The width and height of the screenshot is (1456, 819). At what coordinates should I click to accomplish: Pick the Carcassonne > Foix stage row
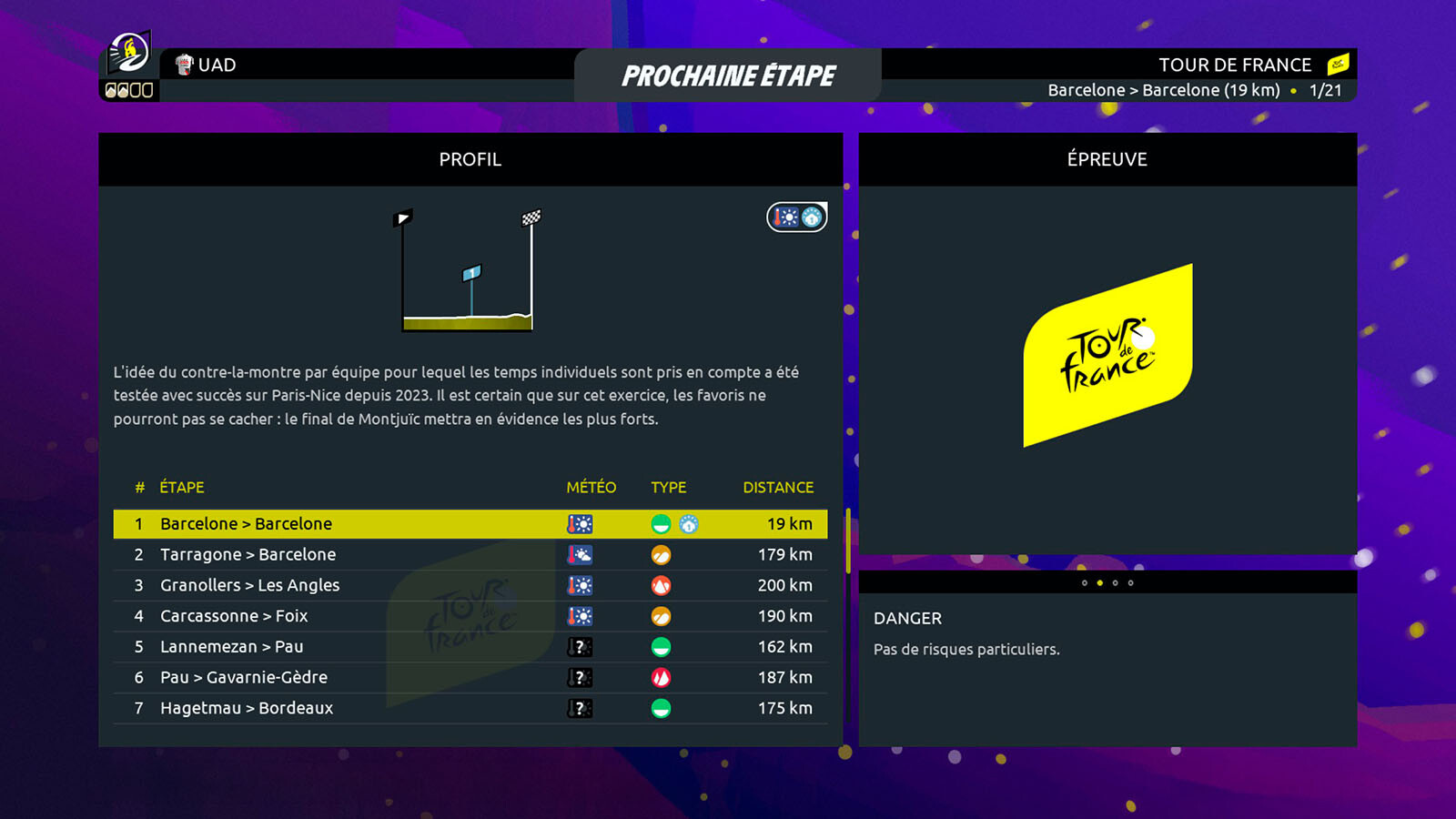point(470,616)
